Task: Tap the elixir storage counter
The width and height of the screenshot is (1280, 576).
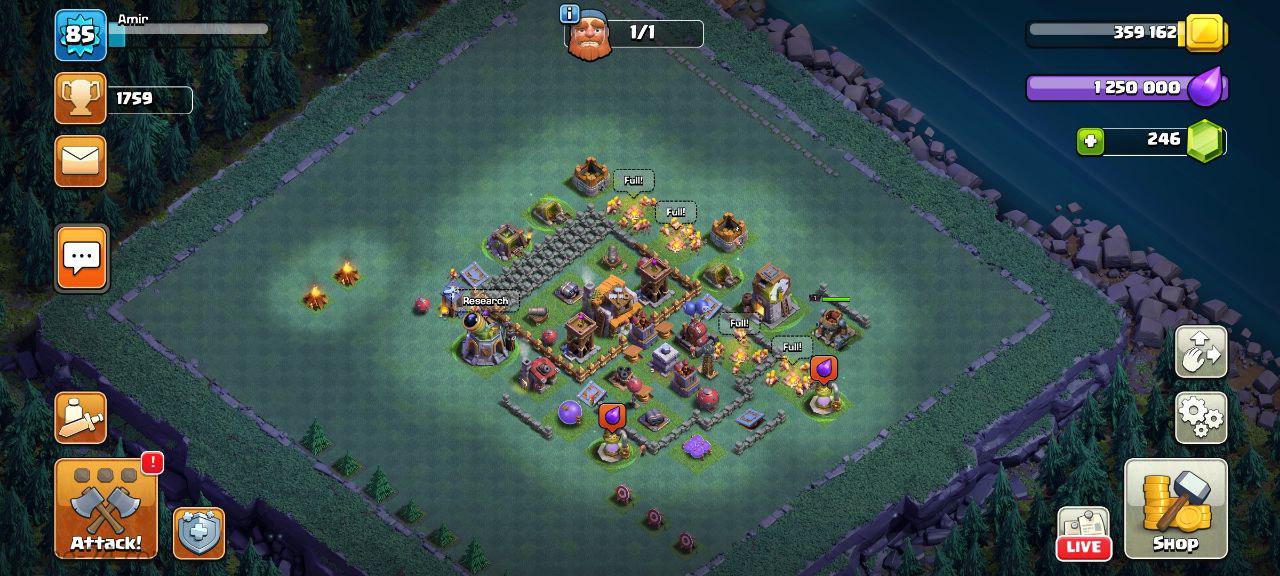Action: point(1125,88)
